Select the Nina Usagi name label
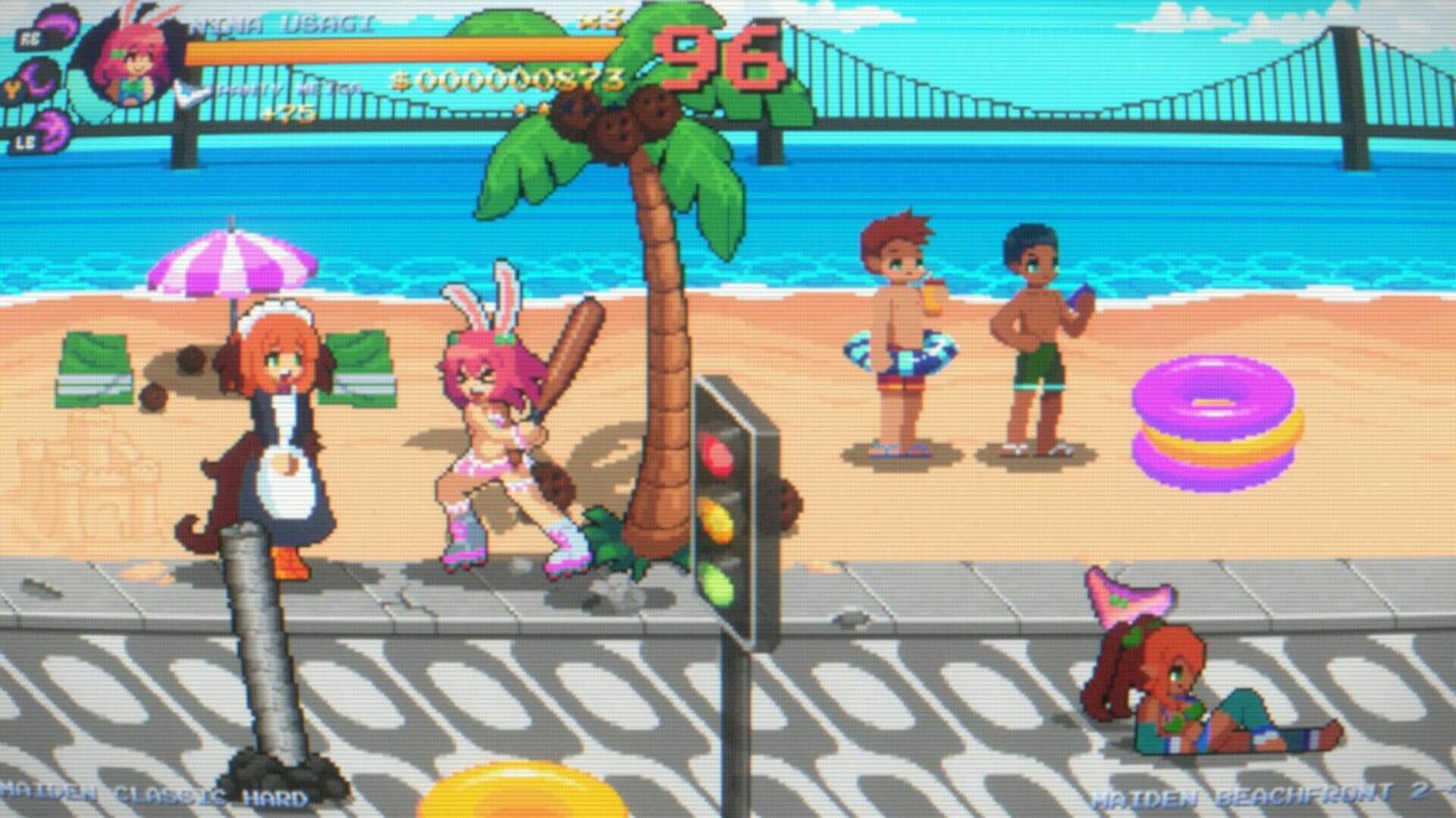The height and width of the screenshot is (818, 1456). pos(288,23)
